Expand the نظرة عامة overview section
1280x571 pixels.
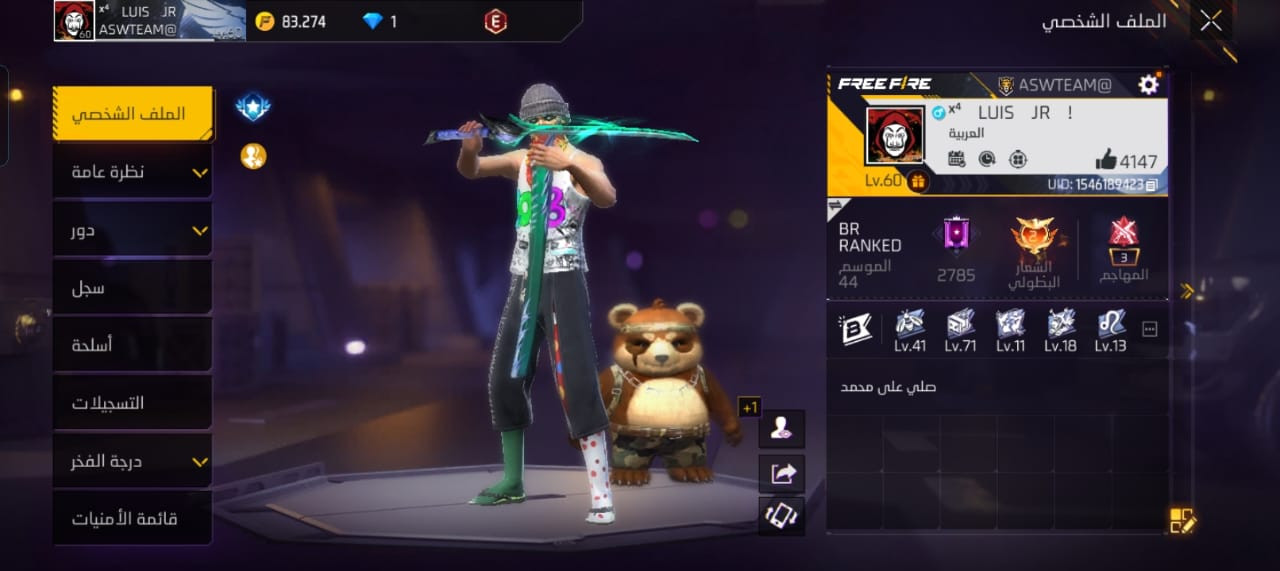tap(133, 172)
